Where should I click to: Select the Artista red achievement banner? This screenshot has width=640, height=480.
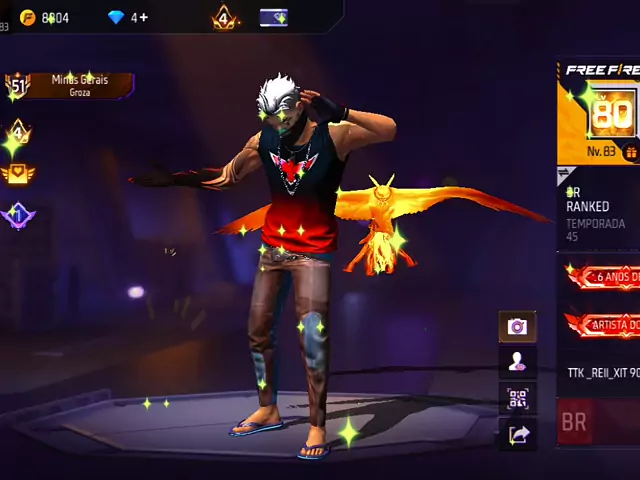(x=604, y=324)
